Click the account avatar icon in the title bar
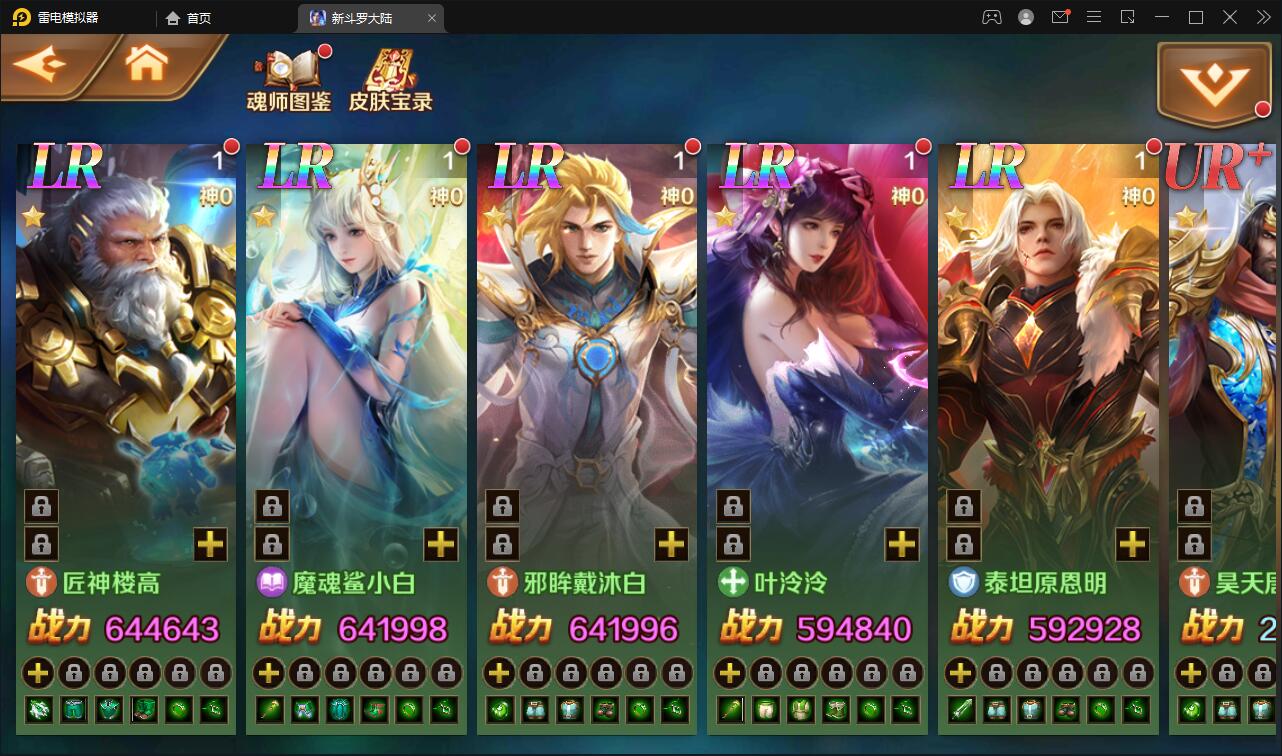 coord(1026,17)
